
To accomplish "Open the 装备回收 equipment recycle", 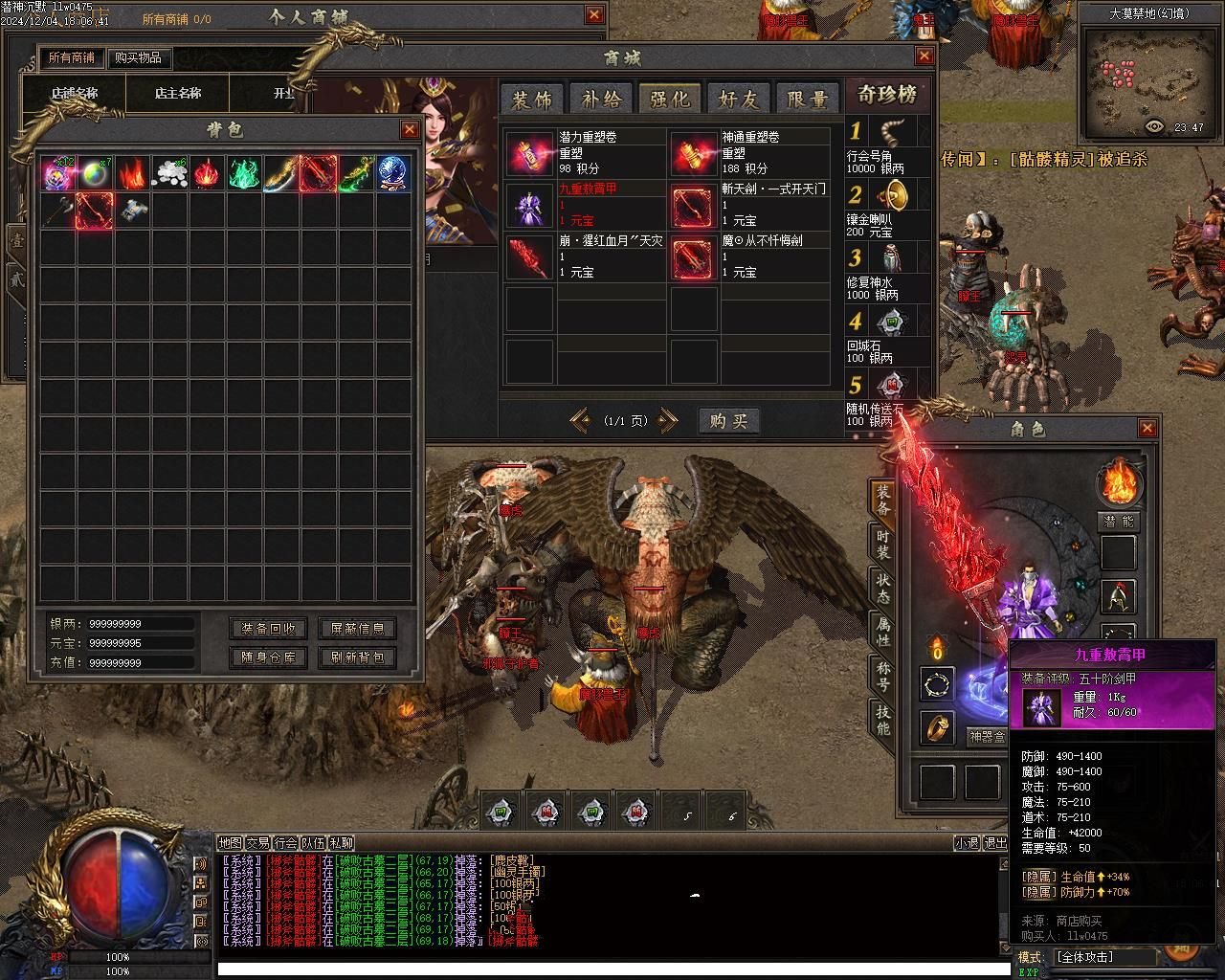I will point(269,629).
